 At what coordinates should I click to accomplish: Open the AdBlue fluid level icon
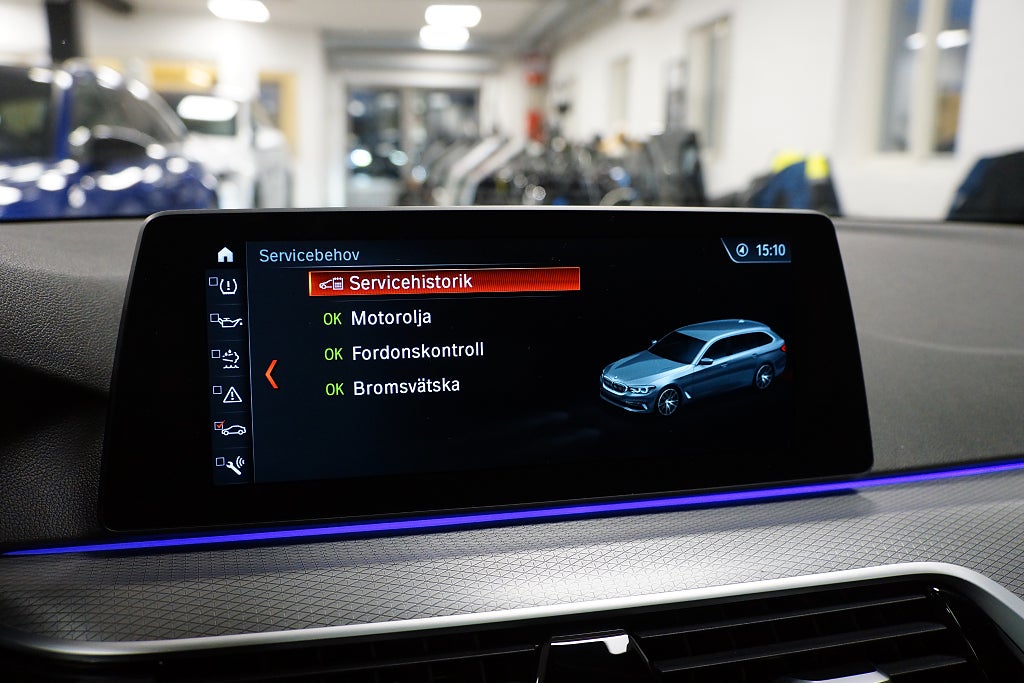pos(229,357)
